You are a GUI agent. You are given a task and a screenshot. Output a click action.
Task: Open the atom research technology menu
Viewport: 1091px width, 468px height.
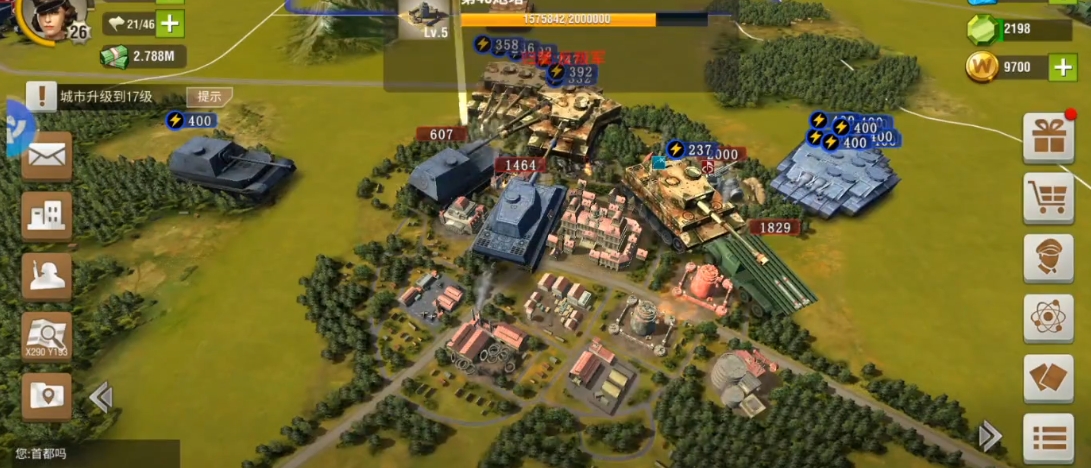point(1048,318)
